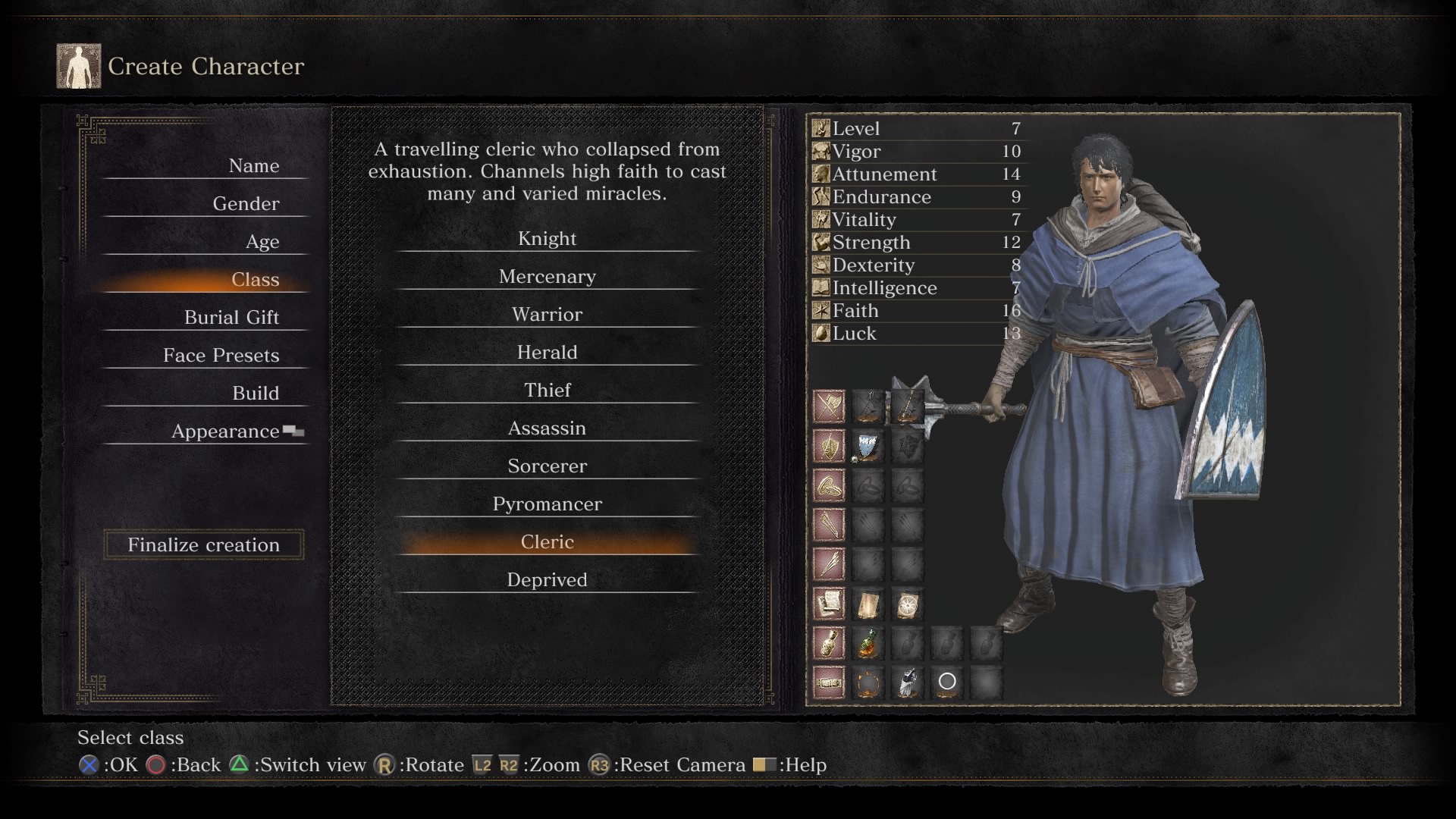The height and width of the screenshot is (819, 1456).
Task: Pick the Deprived class
Action: (x=547, y=580)
